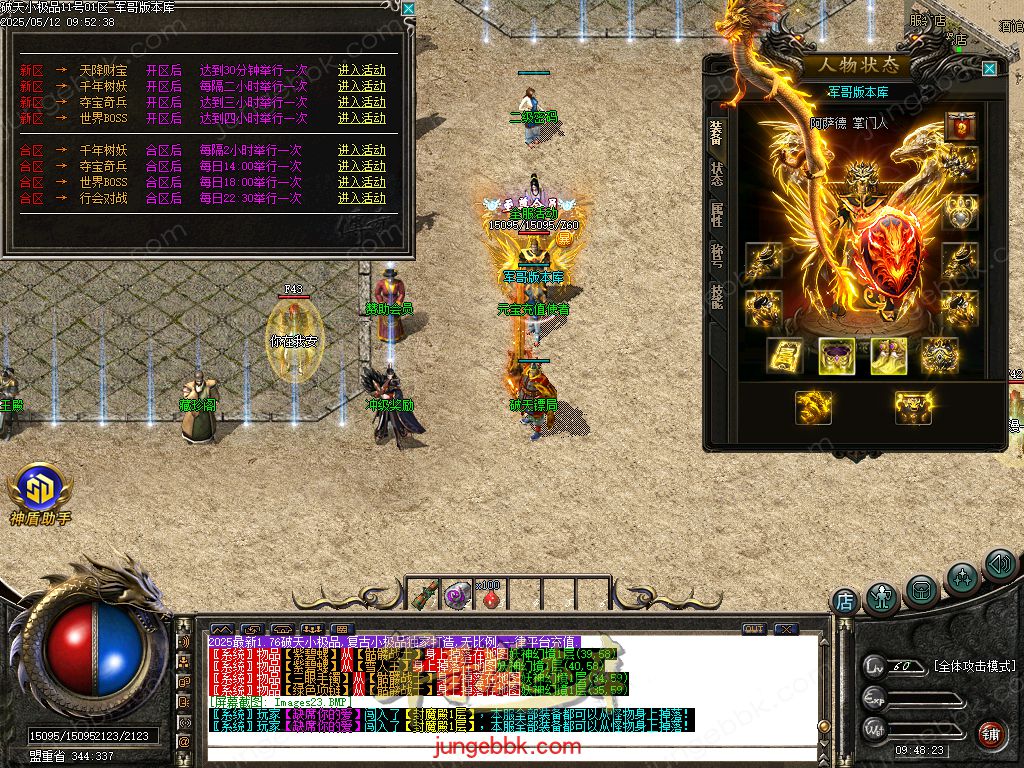Enter the 合区 世界BOSS event
The height and width of the screenshot is (768, 1024).
361,182
